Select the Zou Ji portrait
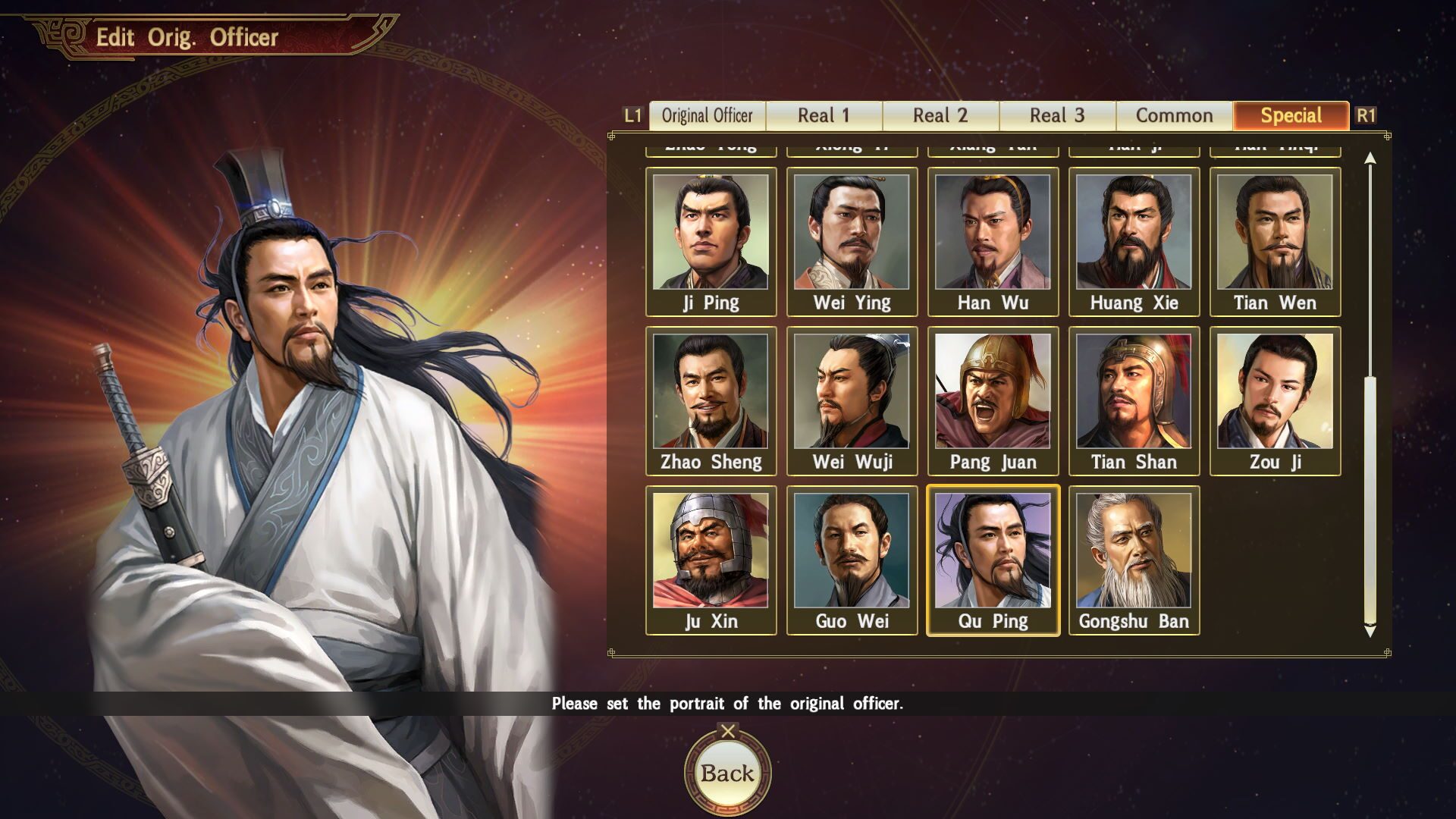The height and width of the screenshot is (819, 1456). tap(1275, 400)
